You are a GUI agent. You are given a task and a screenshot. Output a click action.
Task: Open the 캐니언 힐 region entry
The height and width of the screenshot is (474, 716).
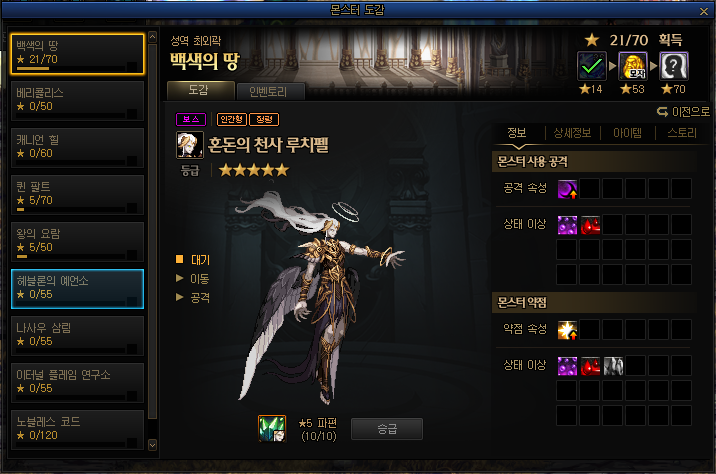click(x=77, y=146)
